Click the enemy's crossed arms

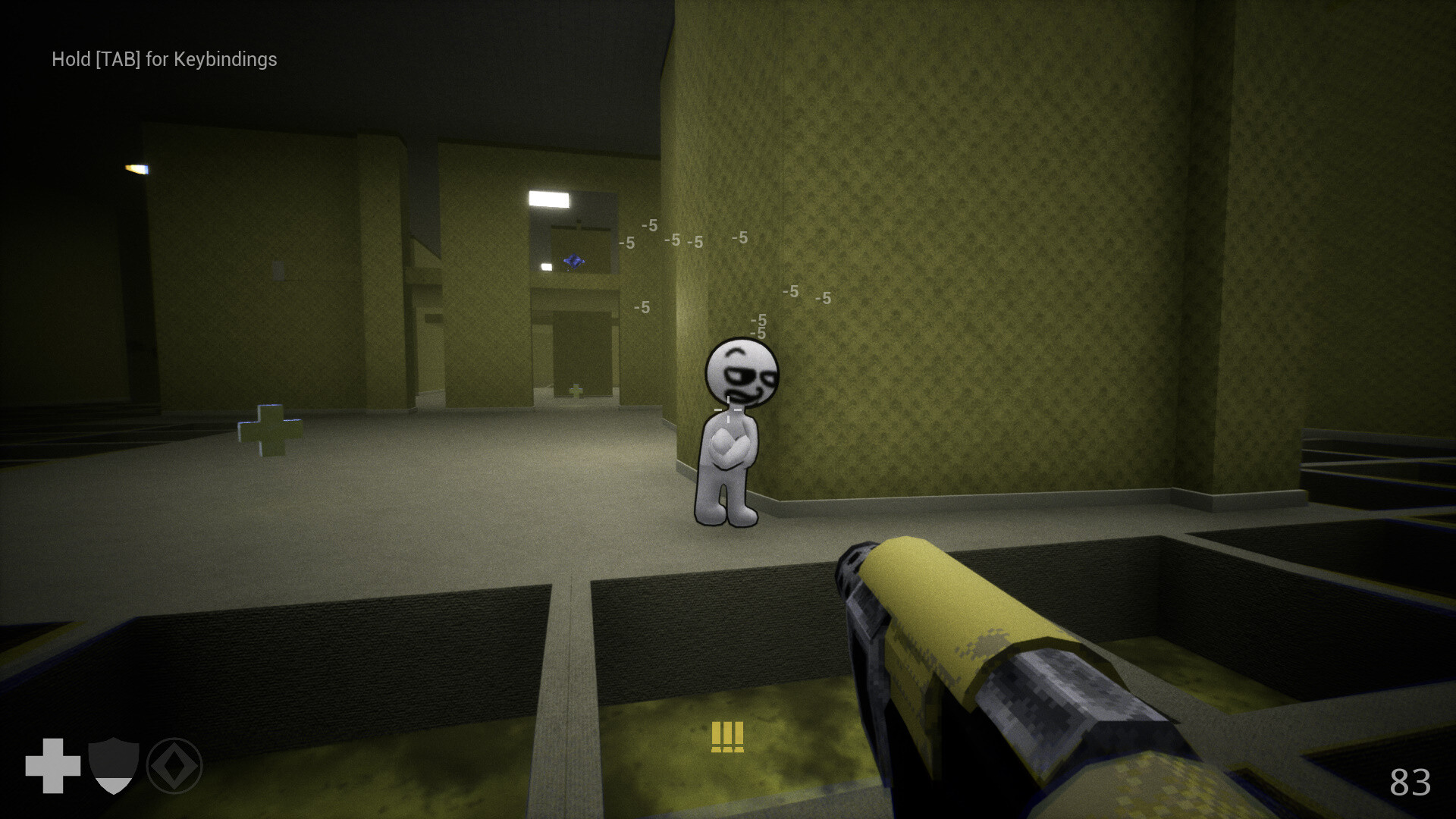tap(730, 447)
